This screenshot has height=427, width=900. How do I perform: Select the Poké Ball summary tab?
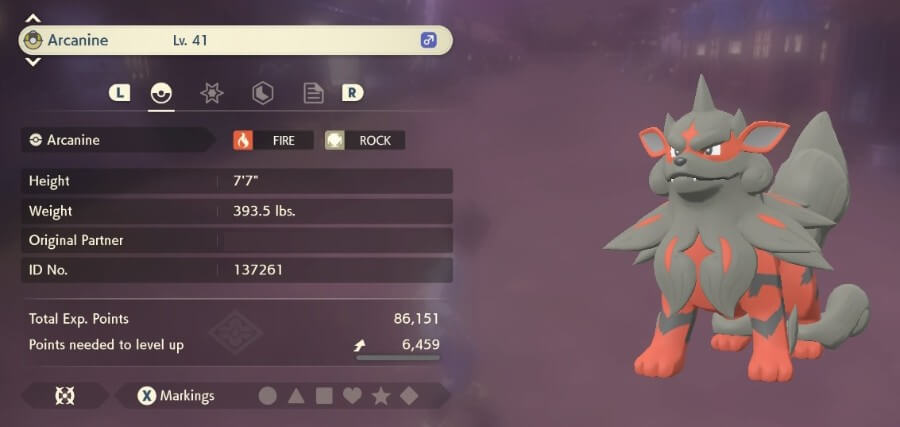pyautogui.click(x=160, y=93)
